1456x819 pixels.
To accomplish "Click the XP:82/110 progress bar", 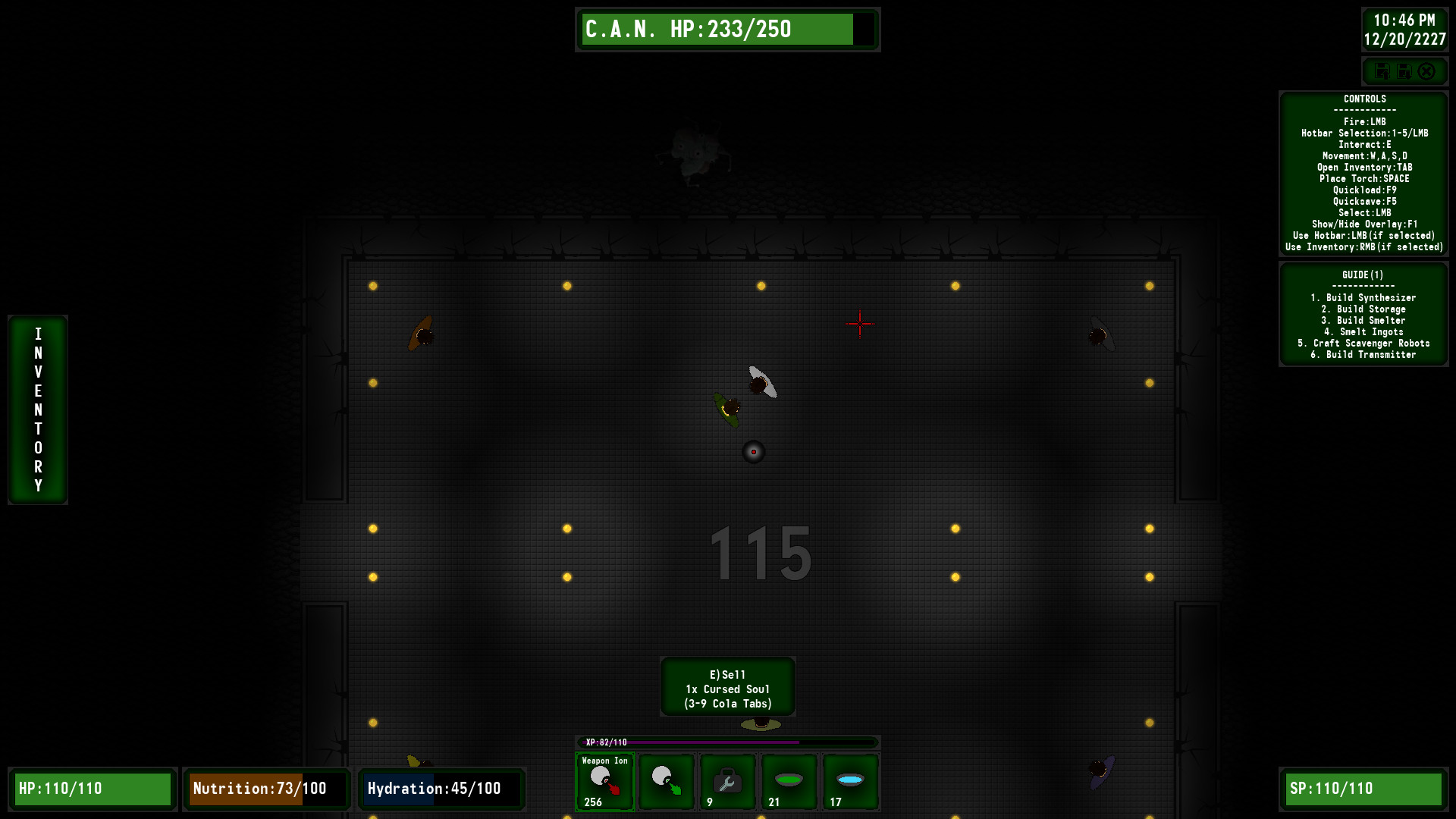I will tap(727, 742).
